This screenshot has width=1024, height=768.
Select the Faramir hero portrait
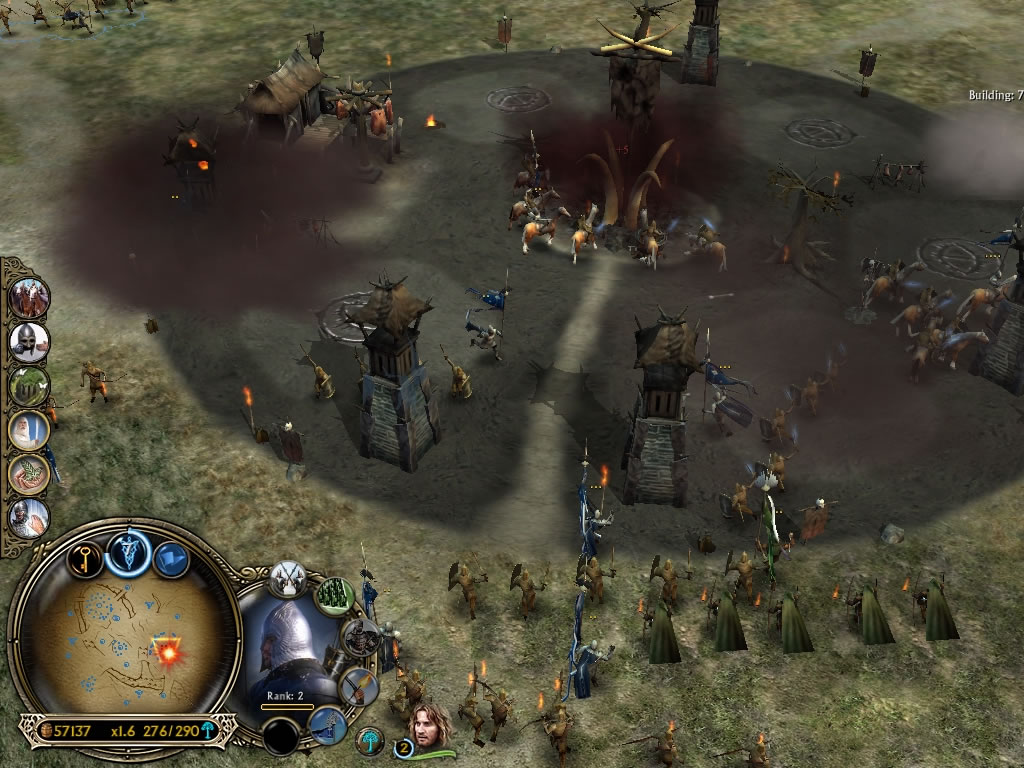(430, 722)
